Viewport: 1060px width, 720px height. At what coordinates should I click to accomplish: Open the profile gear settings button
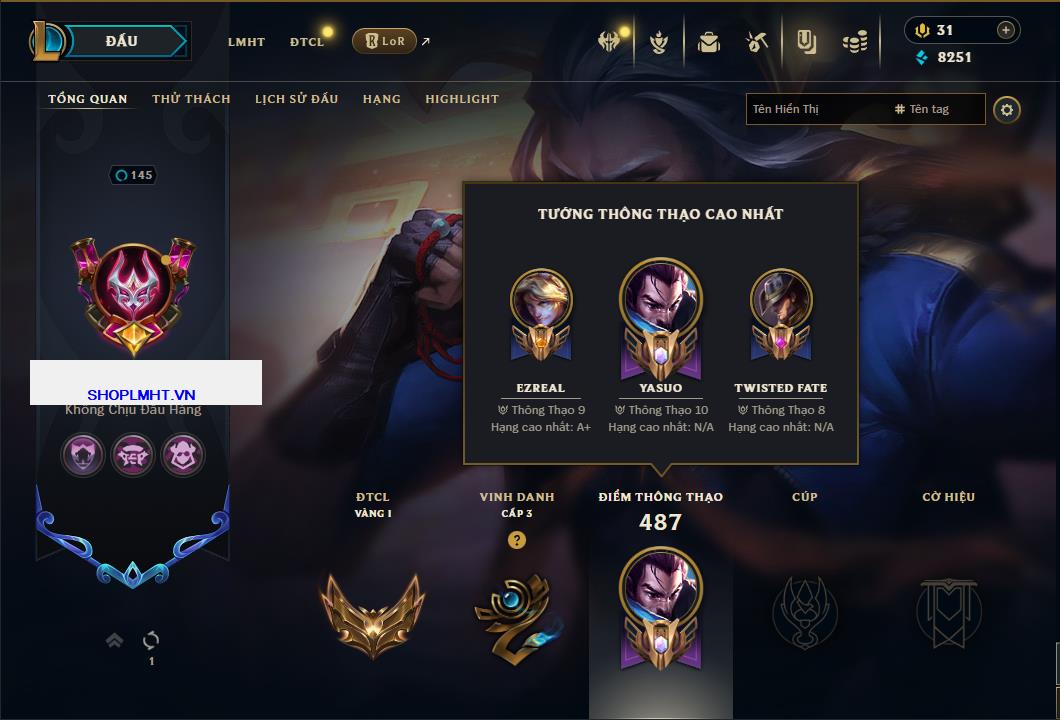(x=1007, y=109)
